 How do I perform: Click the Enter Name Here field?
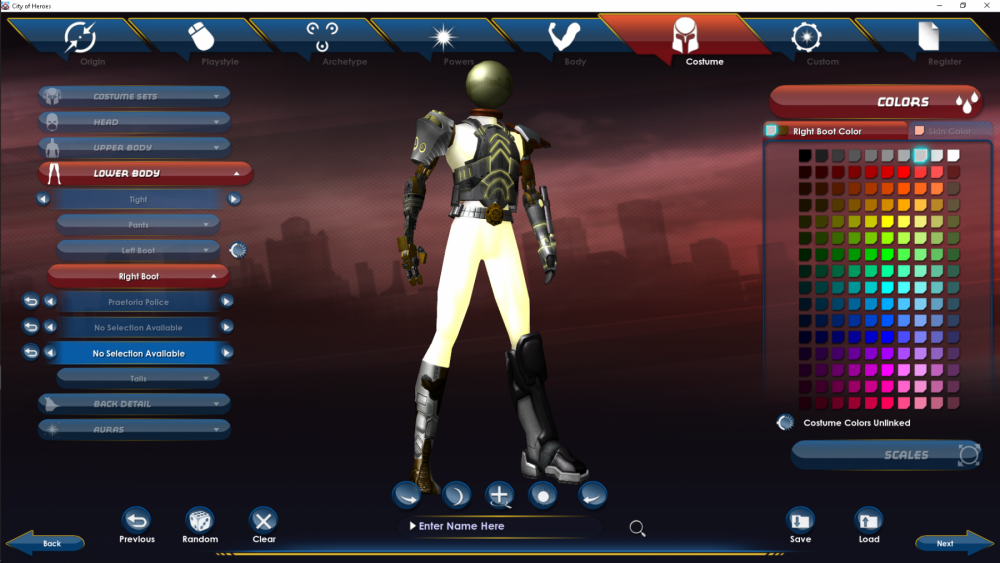click(500, 526)
